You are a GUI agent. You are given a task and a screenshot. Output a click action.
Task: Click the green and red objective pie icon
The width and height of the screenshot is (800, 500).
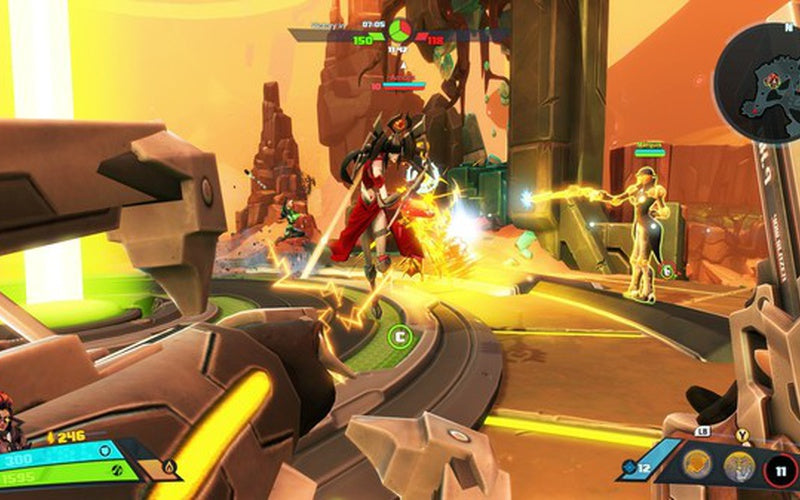click(x=399, y=28)
